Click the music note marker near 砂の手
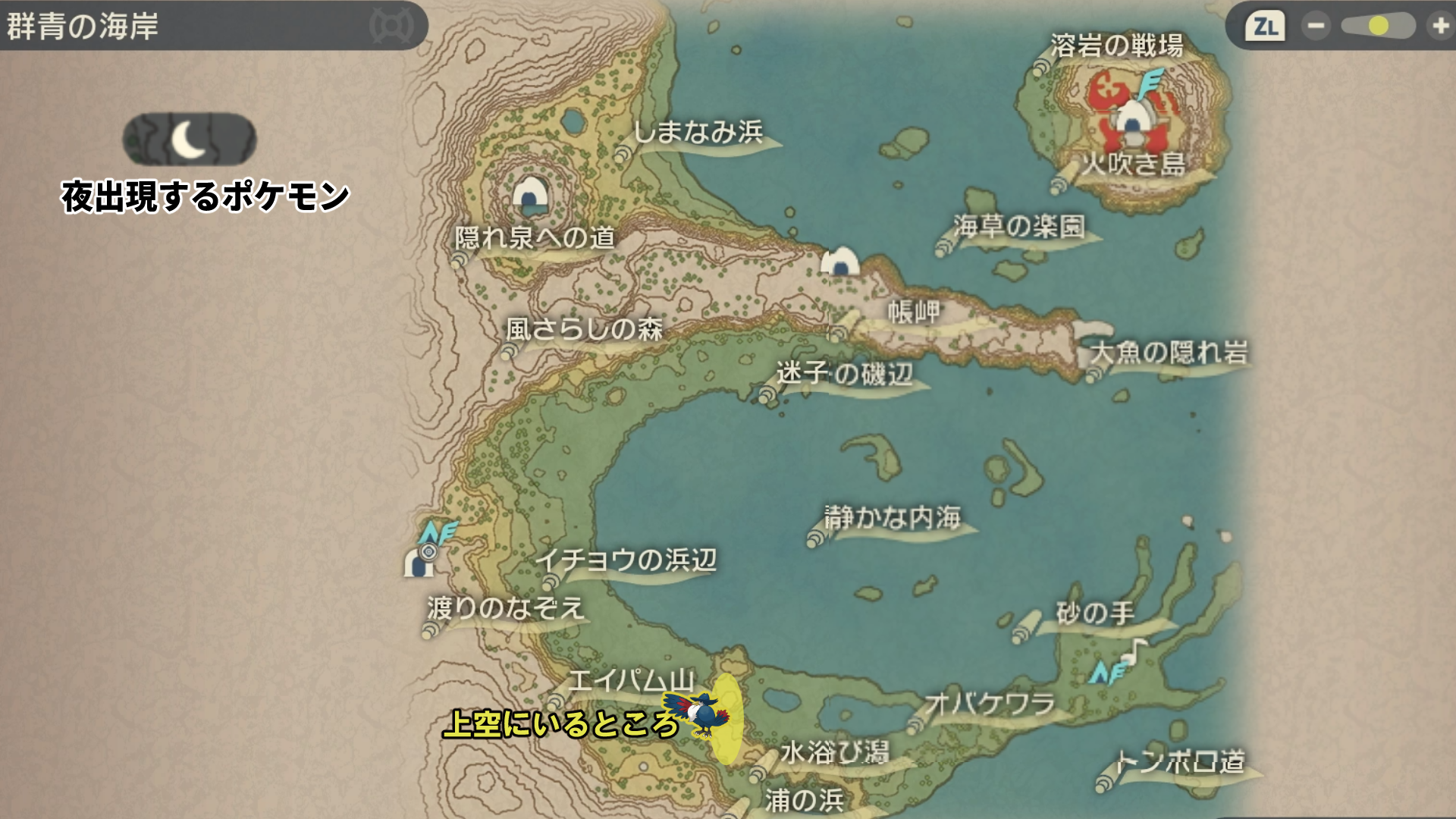The image size is (1456, 819). (1135, 651)
